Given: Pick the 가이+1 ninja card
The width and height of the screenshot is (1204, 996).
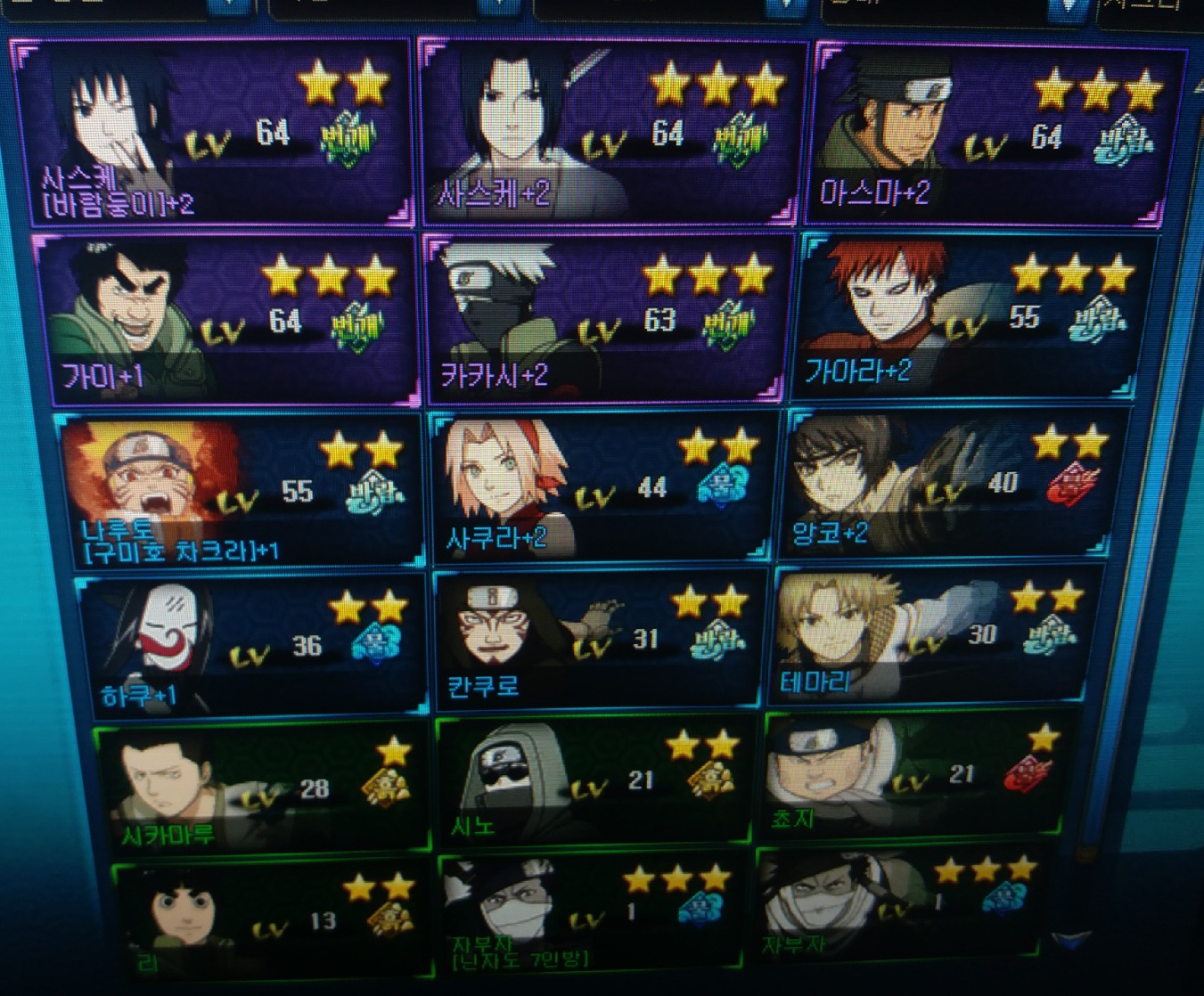Looking at the screenshot, I should click(227, 319).
